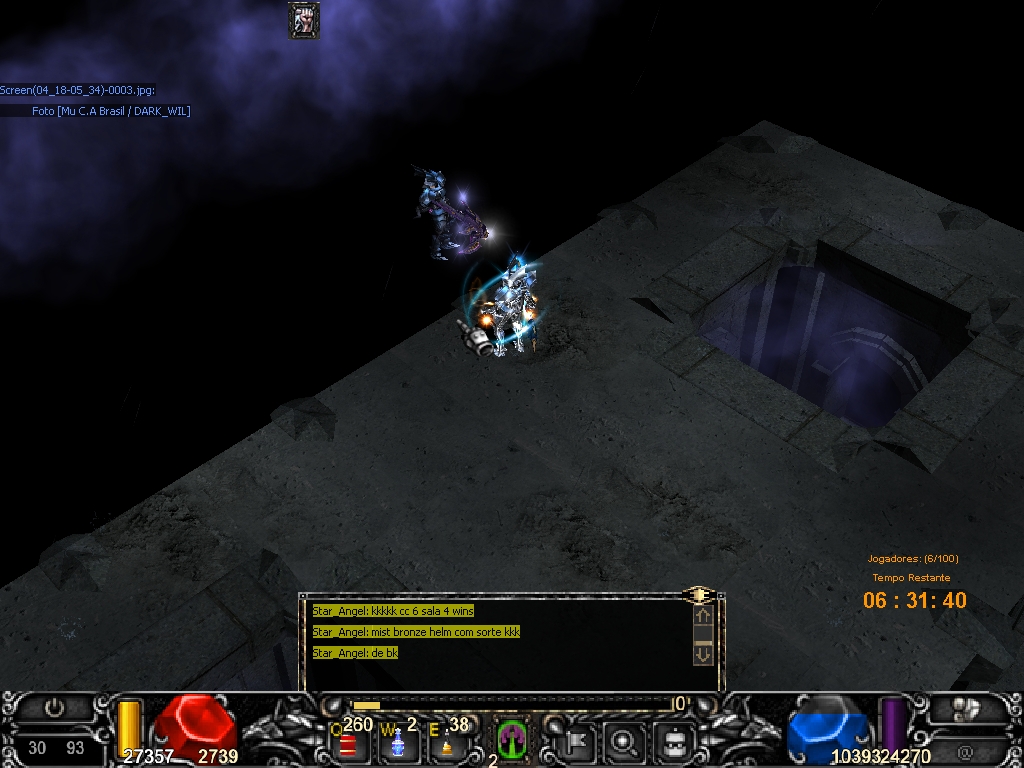Open the magnifying glass button
The width and height of the screenshot is (1024, 768).
tap(625, 742)
